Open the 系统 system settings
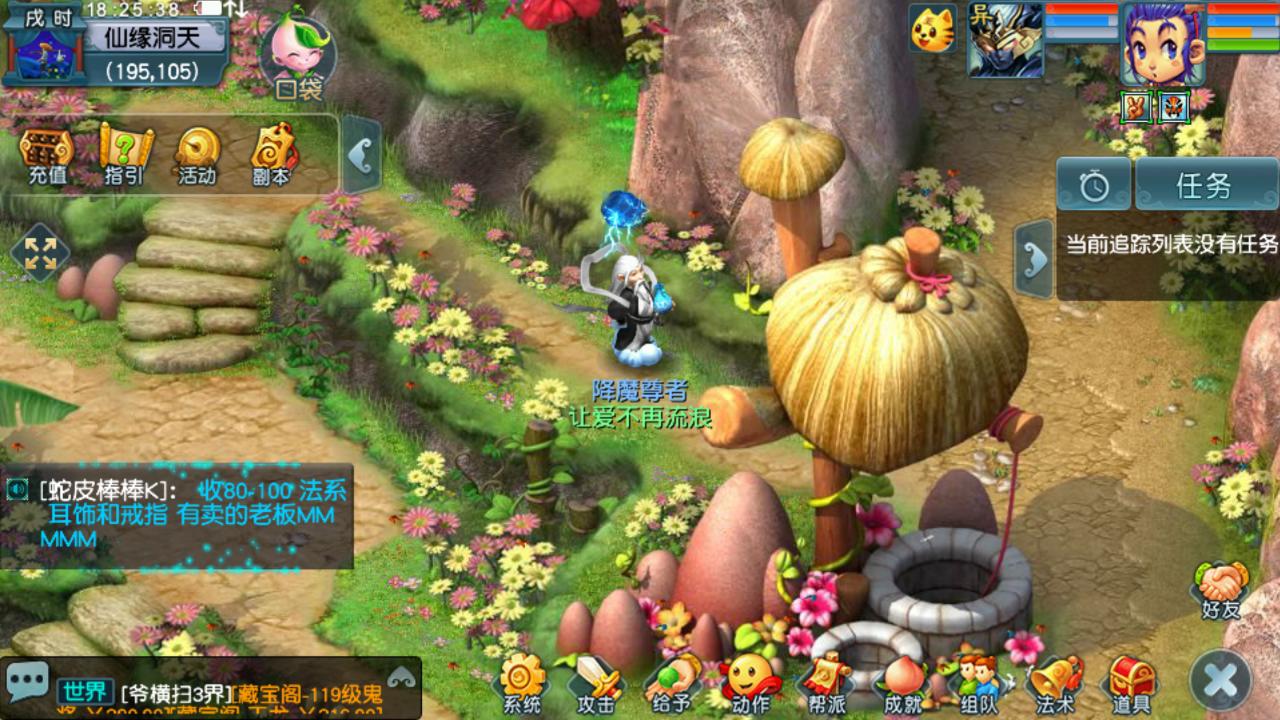This screenshot has height=720, width=1280. click(x=522, y=683)
